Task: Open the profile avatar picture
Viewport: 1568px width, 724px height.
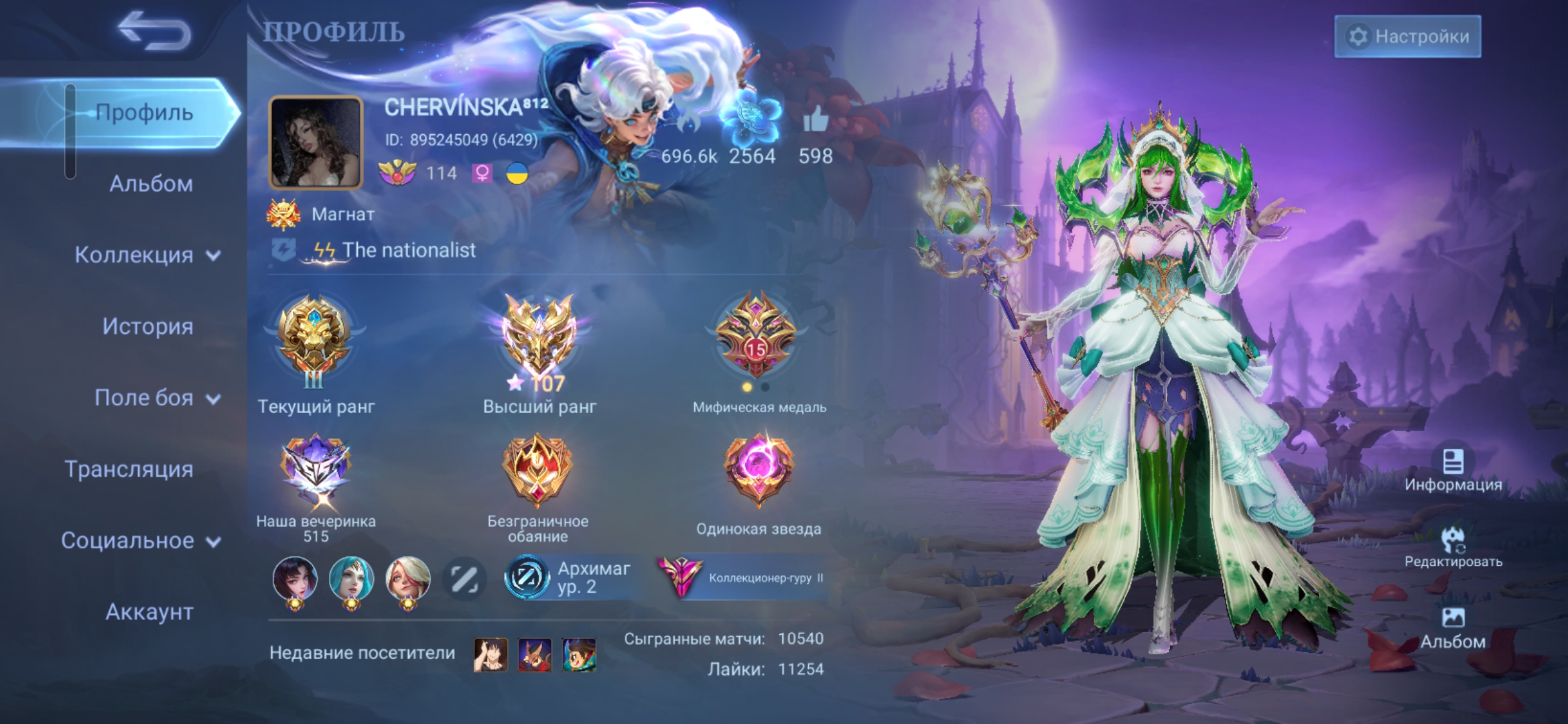Action: pos(316,141)
